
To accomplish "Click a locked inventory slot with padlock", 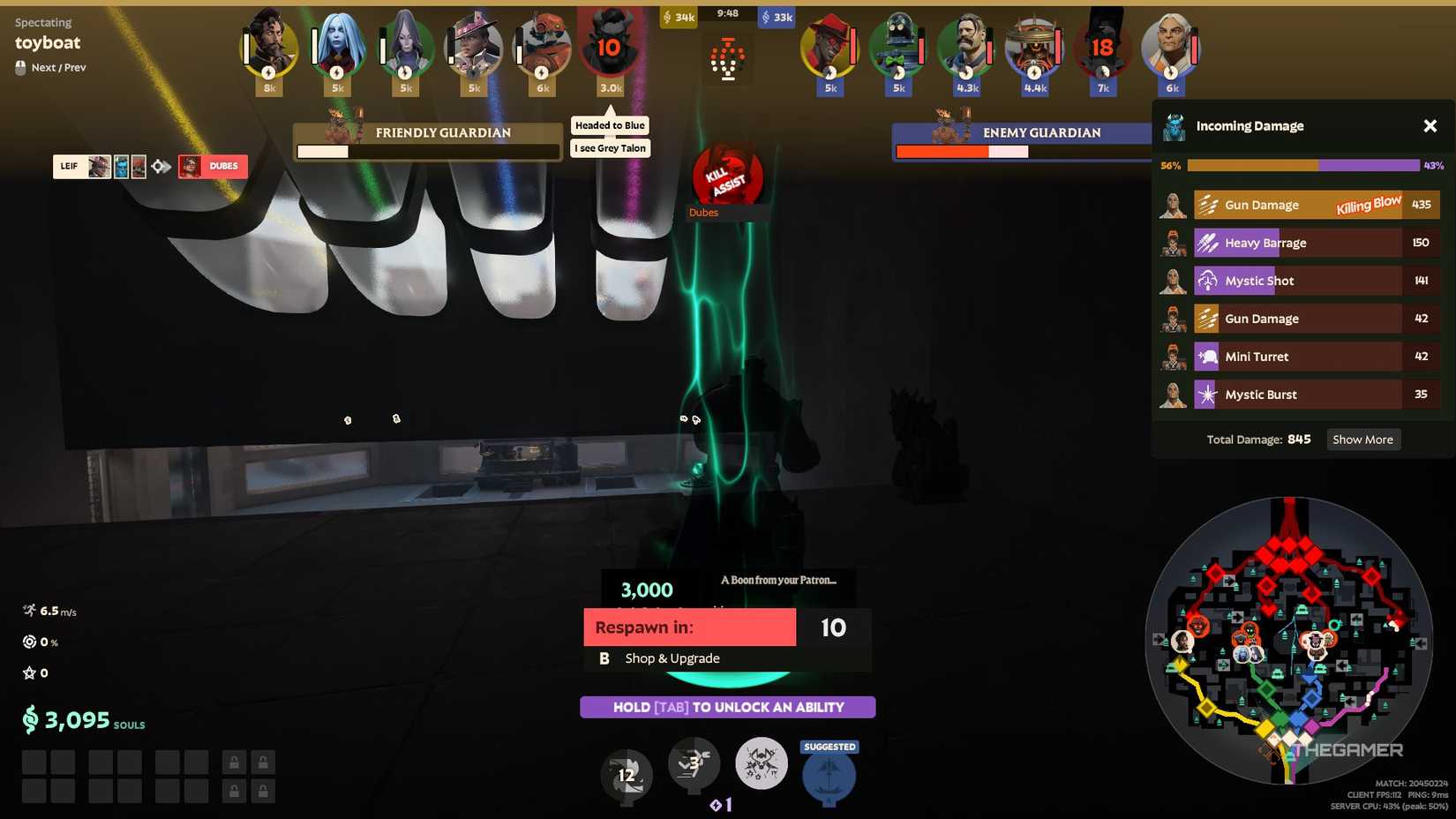I will [234, 760].
